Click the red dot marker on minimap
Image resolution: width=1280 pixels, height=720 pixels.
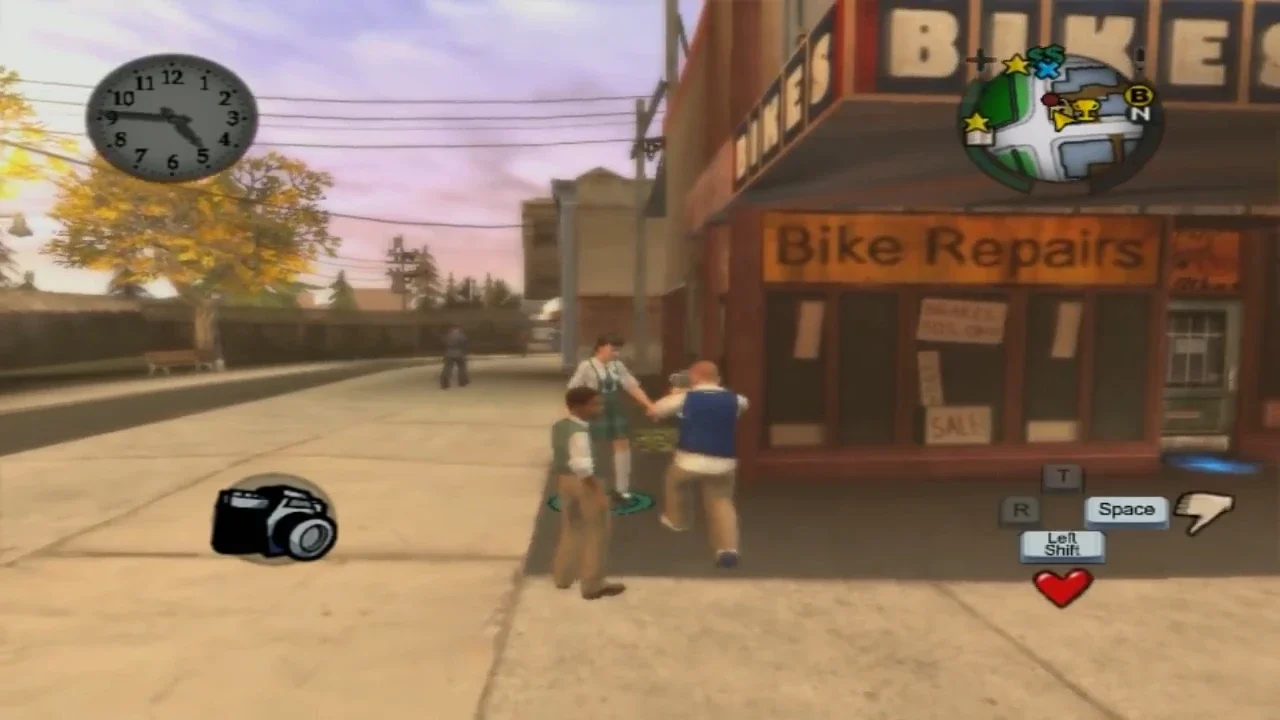point(1050,100)
